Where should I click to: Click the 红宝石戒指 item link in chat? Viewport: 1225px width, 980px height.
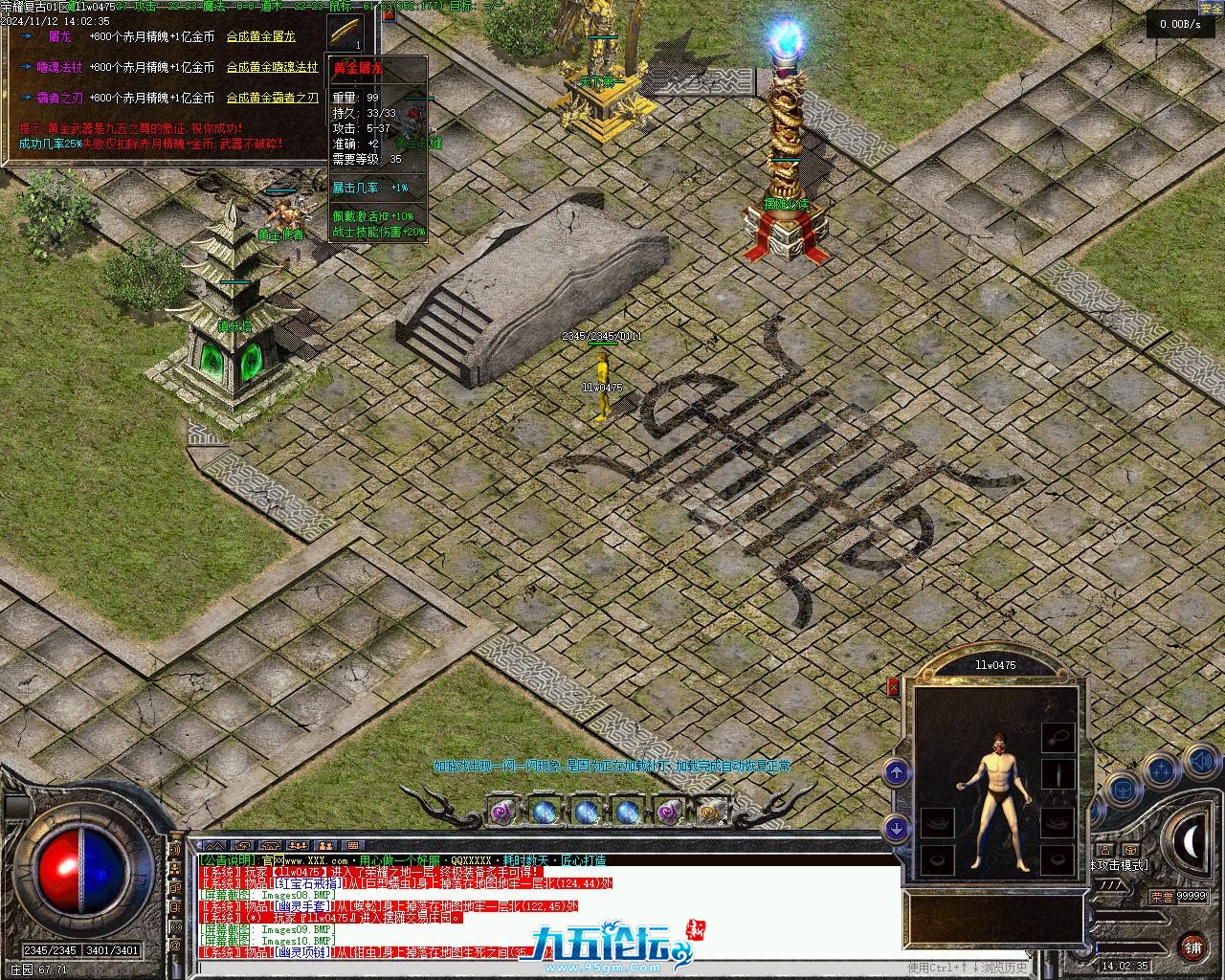pyautogui.click(x=308, y=883)
